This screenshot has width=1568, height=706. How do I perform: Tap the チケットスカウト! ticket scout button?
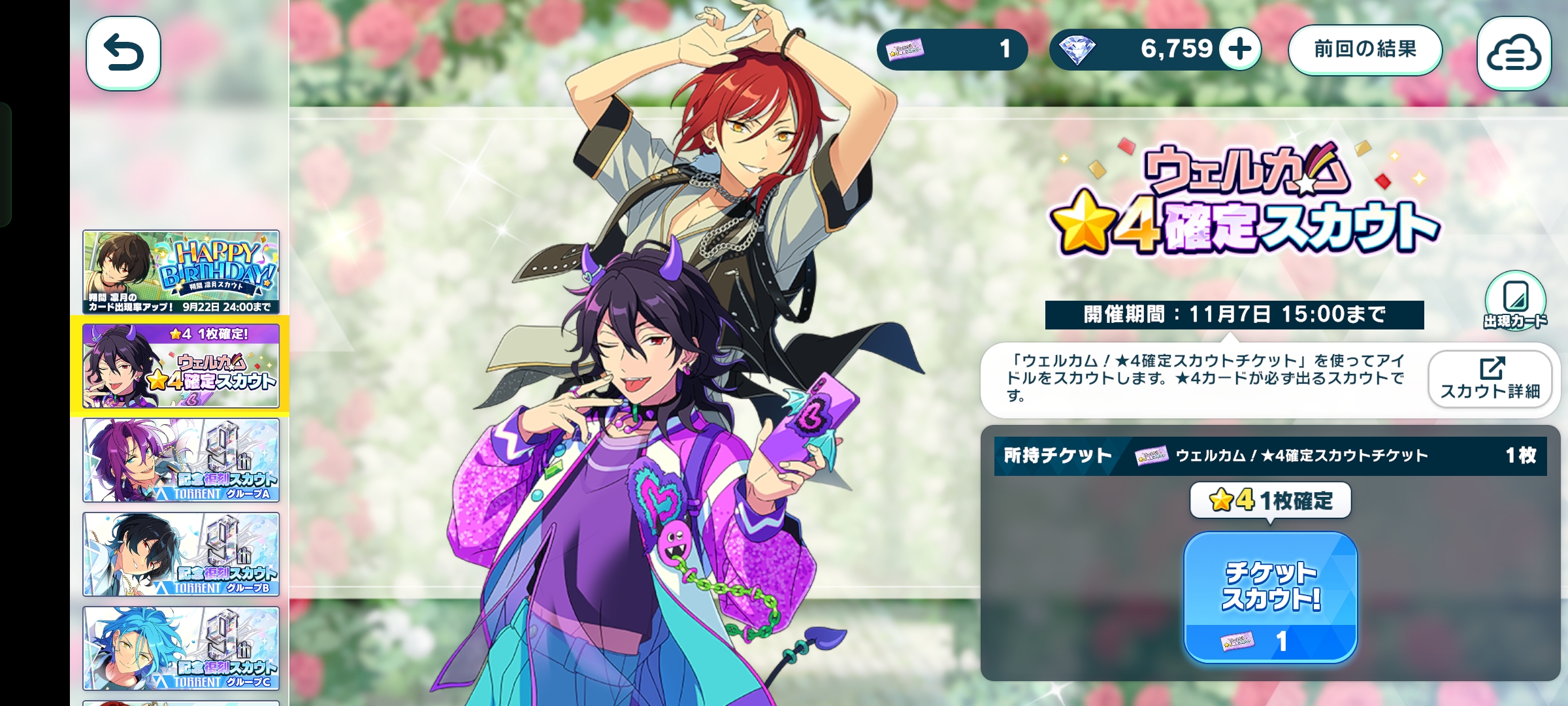pos(1270,596)
